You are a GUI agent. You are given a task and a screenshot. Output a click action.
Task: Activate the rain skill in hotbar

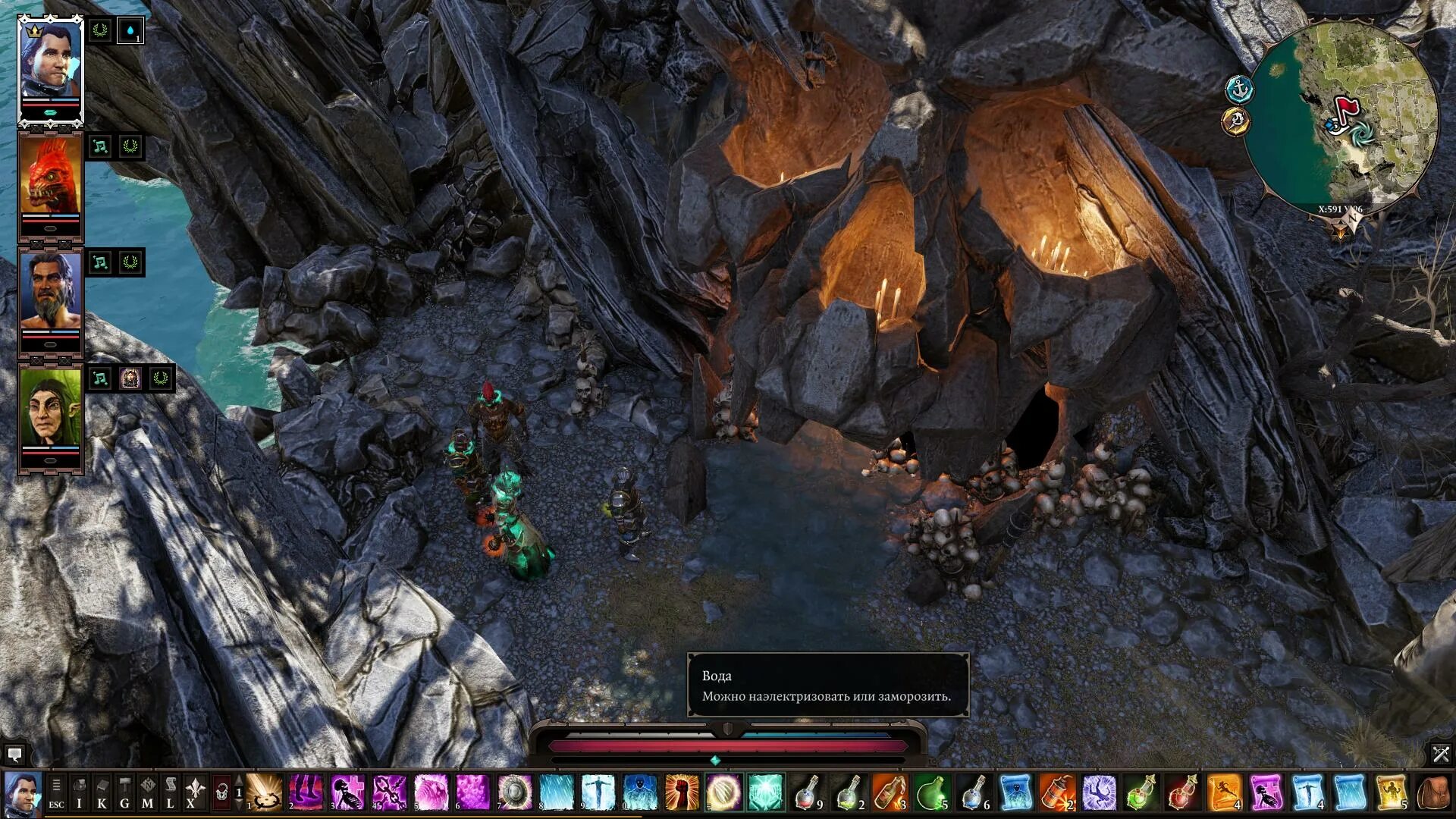click(557, 792)
